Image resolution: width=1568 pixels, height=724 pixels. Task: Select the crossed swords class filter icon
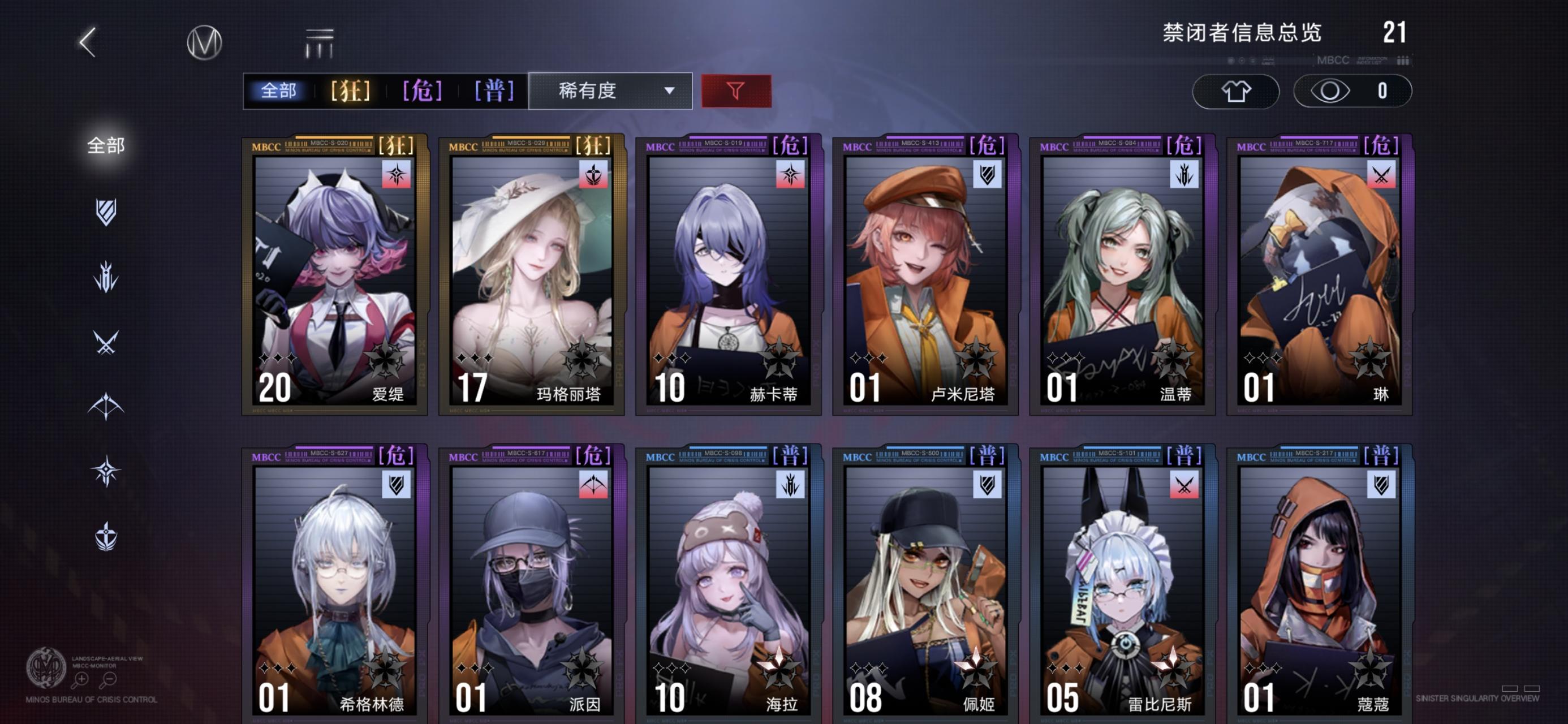[x=107, y=342]
